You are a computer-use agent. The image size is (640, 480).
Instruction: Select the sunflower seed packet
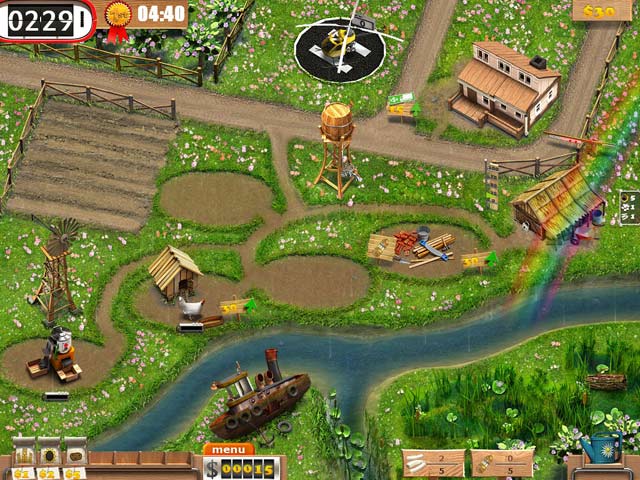pos(49,454)
